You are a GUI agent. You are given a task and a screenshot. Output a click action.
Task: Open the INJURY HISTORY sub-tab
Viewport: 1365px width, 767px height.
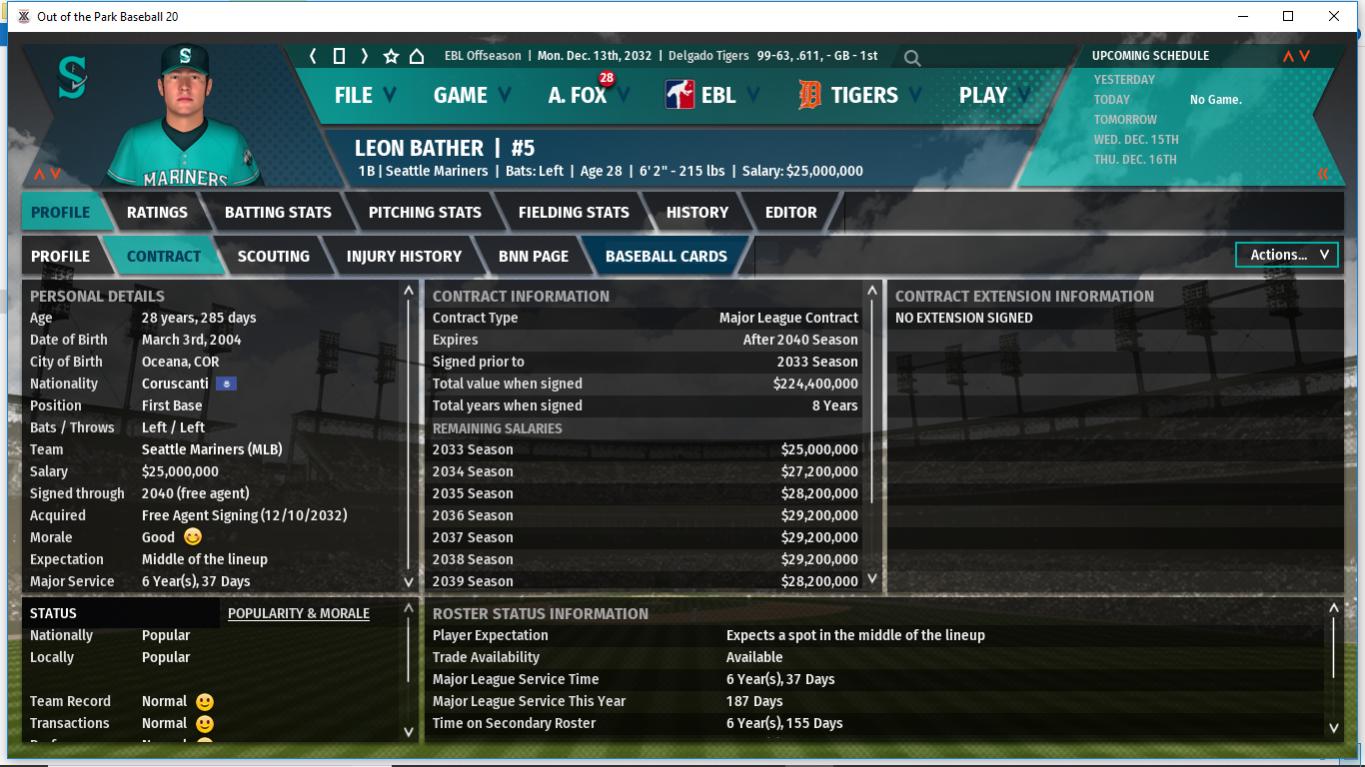tap(404, 256)
